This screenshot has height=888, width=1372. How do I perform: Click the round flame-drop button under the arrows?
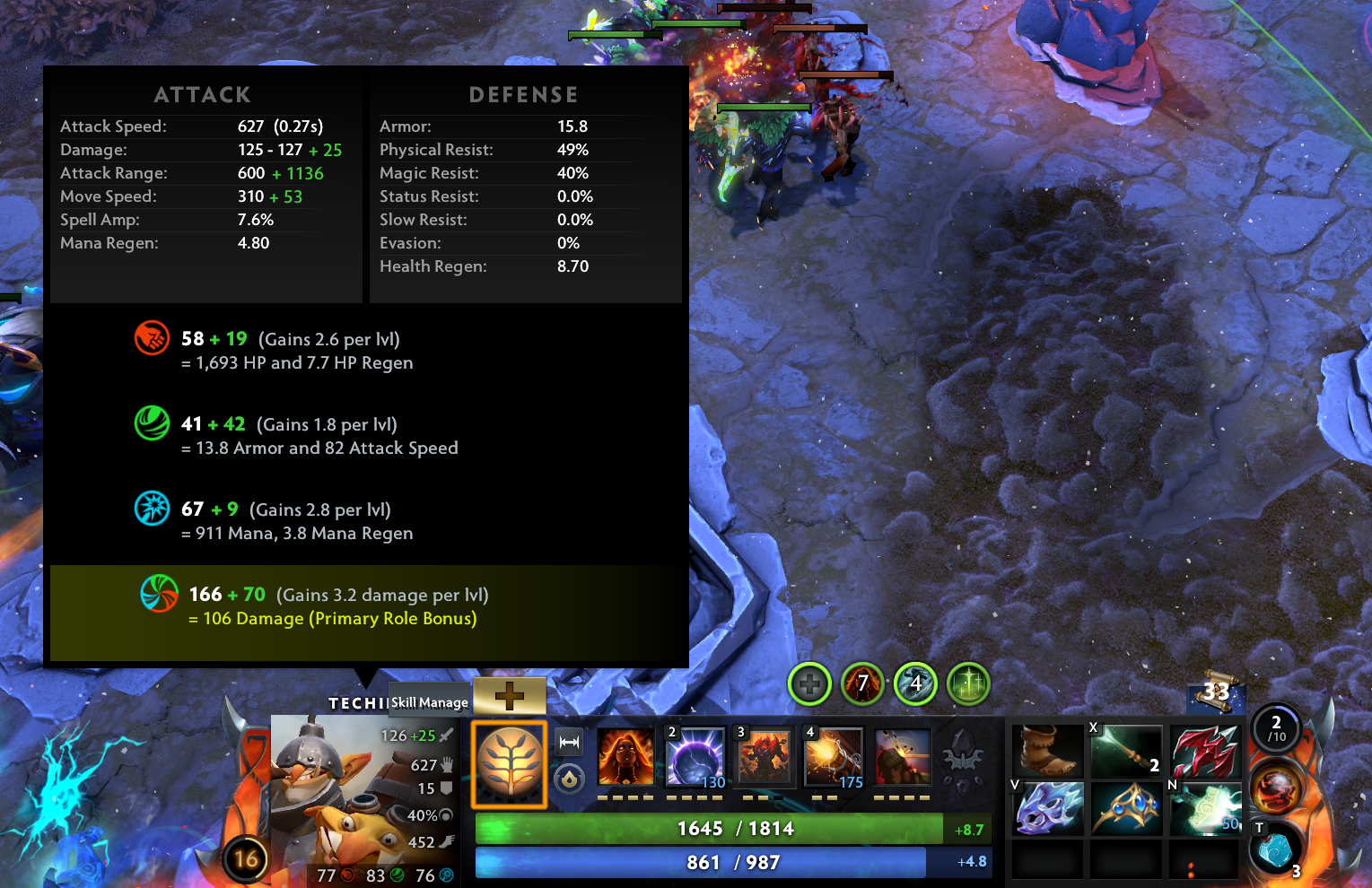point(569,779)
